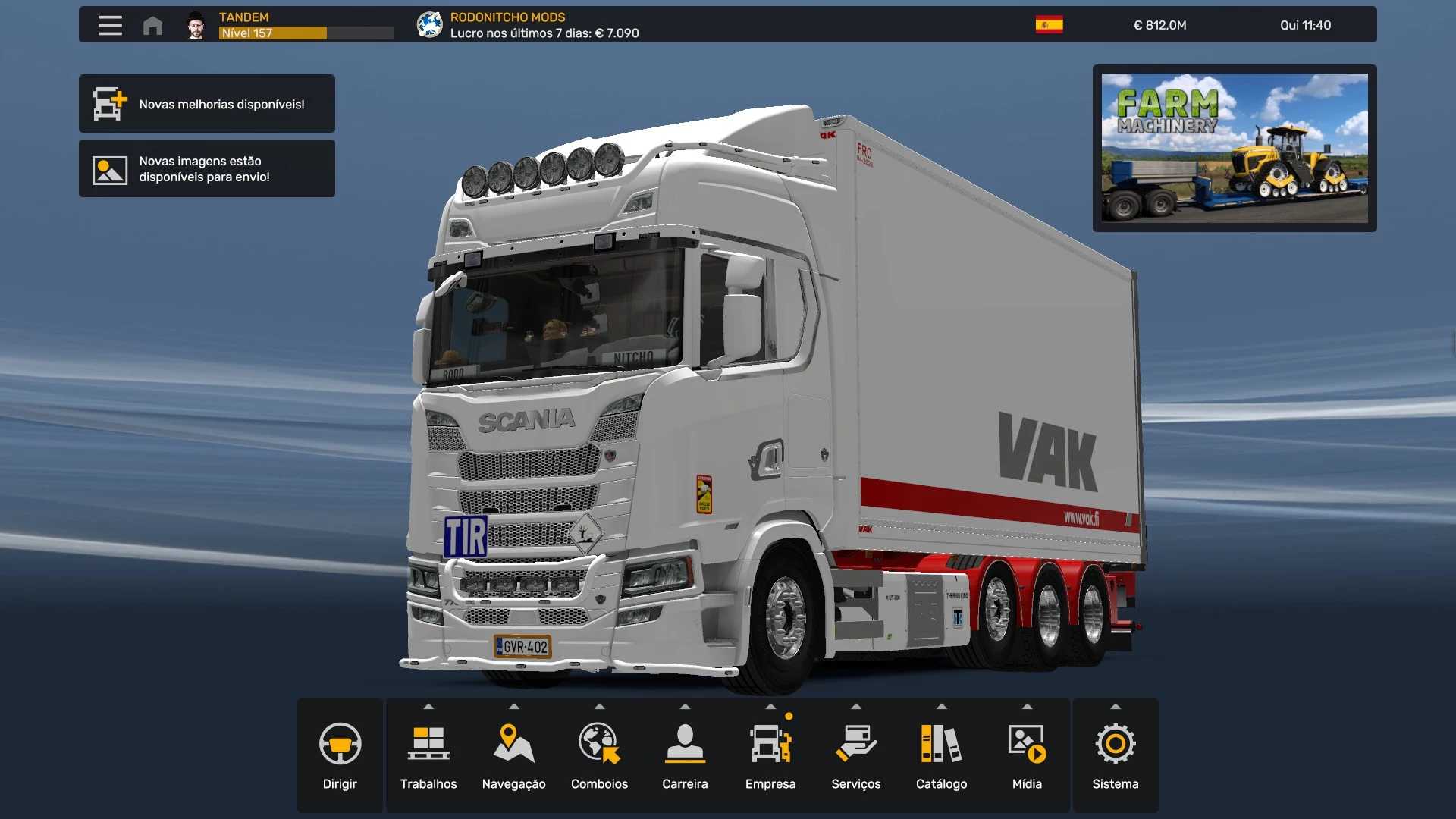
Task: Click the € 812.0M money balance
Action: 1159,25
